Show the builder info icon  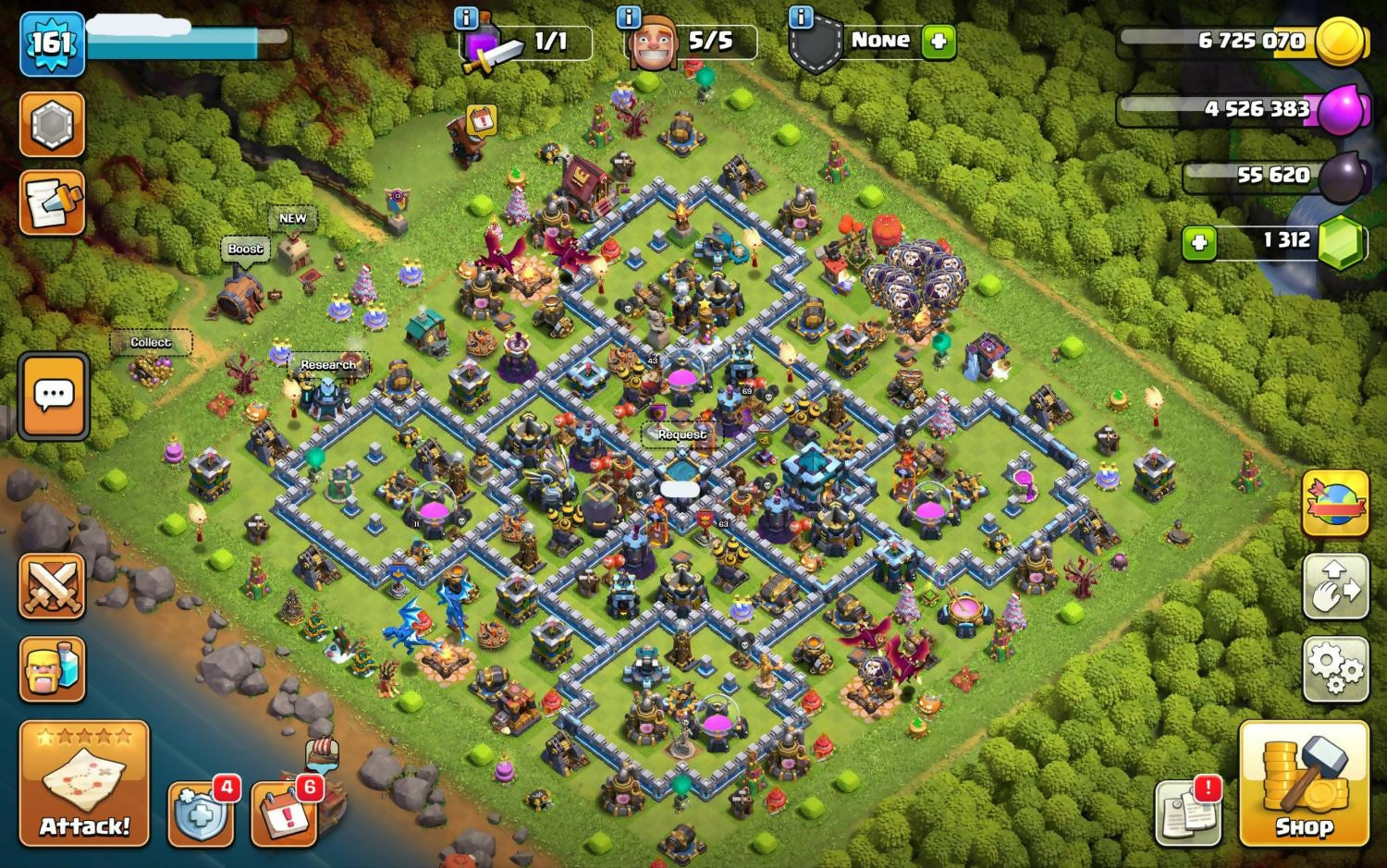[x=629, y=17]
